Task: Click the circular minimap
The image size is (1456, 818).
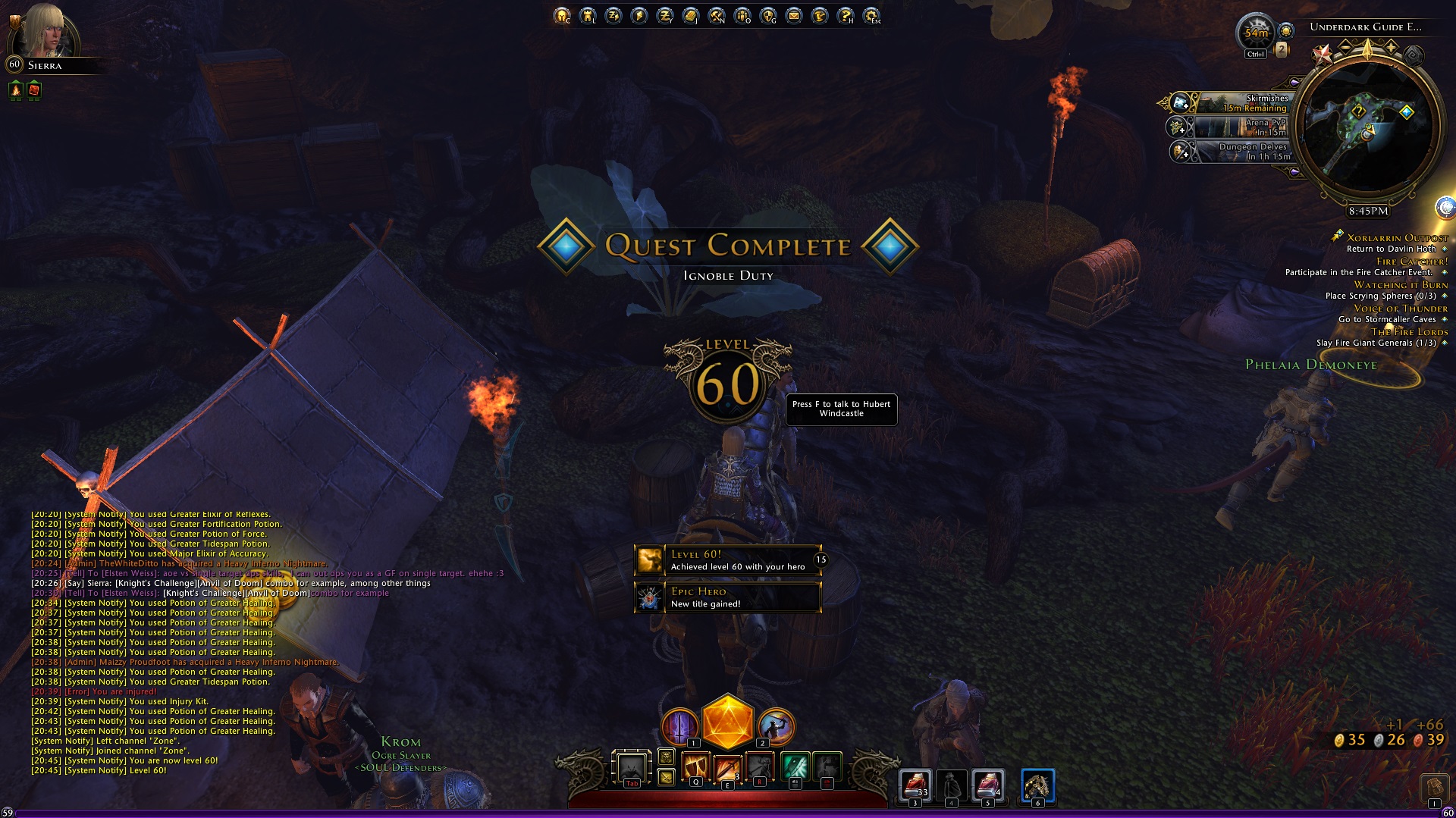Action: click(x=1367, y=127)
